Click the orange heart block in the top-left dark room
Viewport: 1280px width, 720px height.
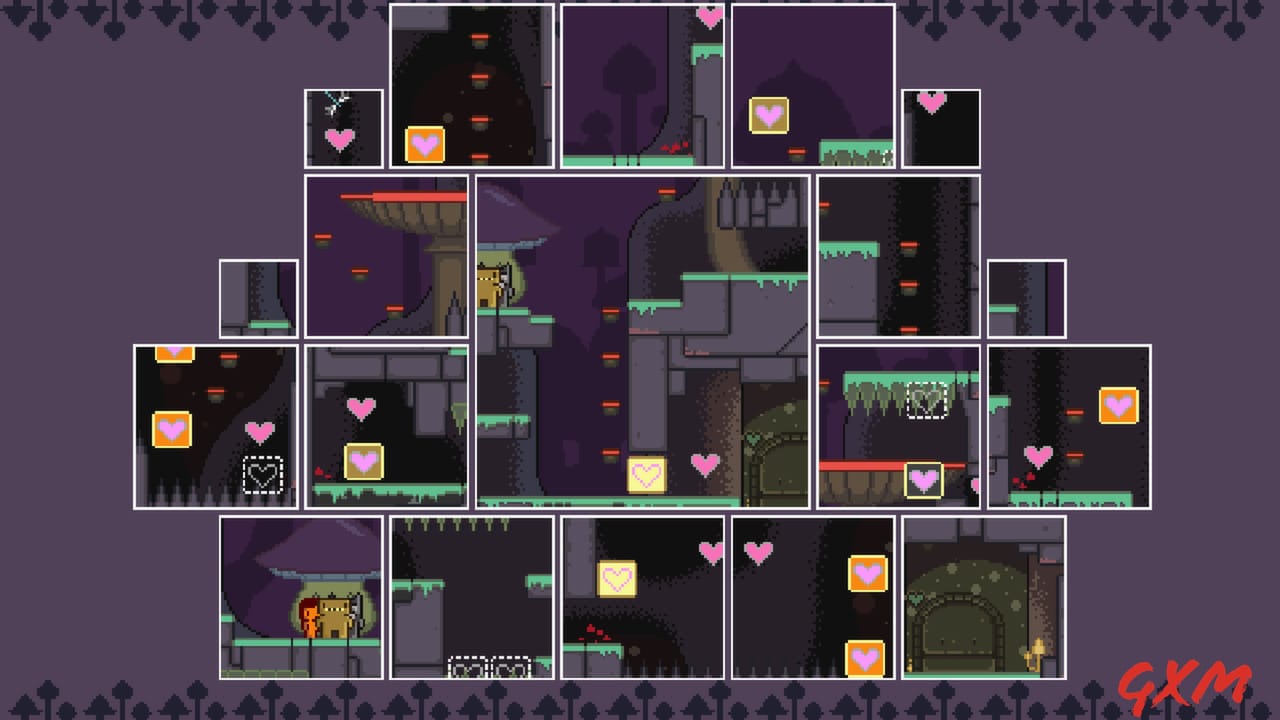point(425,144)
